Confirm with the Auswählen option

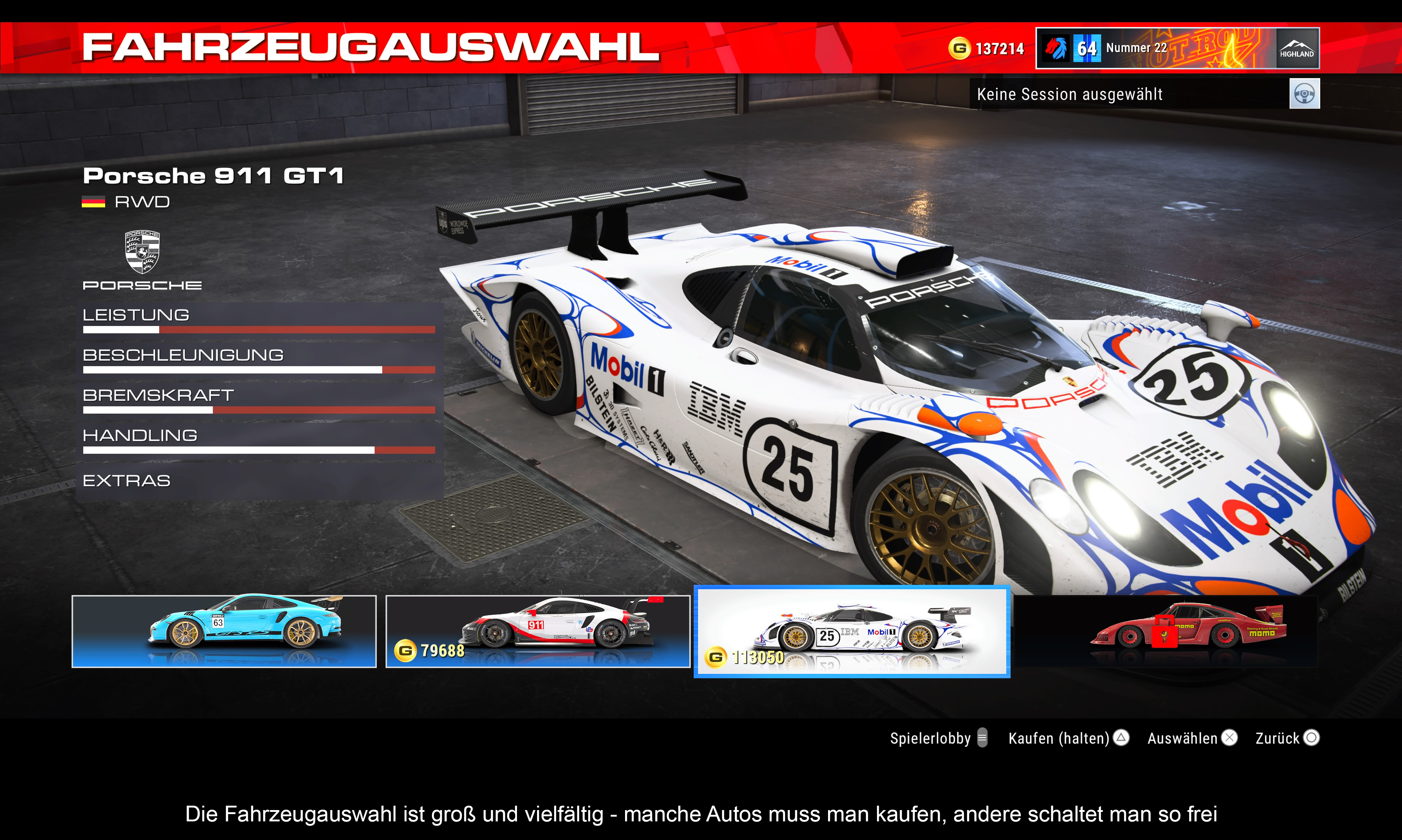[x=1192, y=738]
